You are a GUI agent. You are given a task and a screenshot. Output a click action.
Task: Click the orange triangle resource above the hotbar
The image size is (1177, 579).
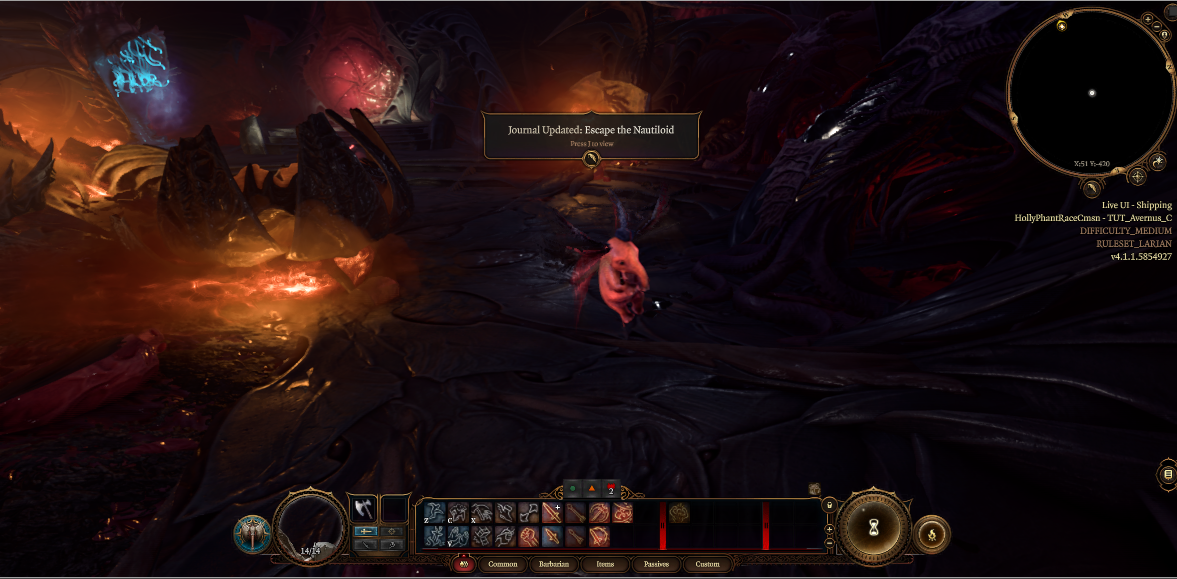pos(591,489)
